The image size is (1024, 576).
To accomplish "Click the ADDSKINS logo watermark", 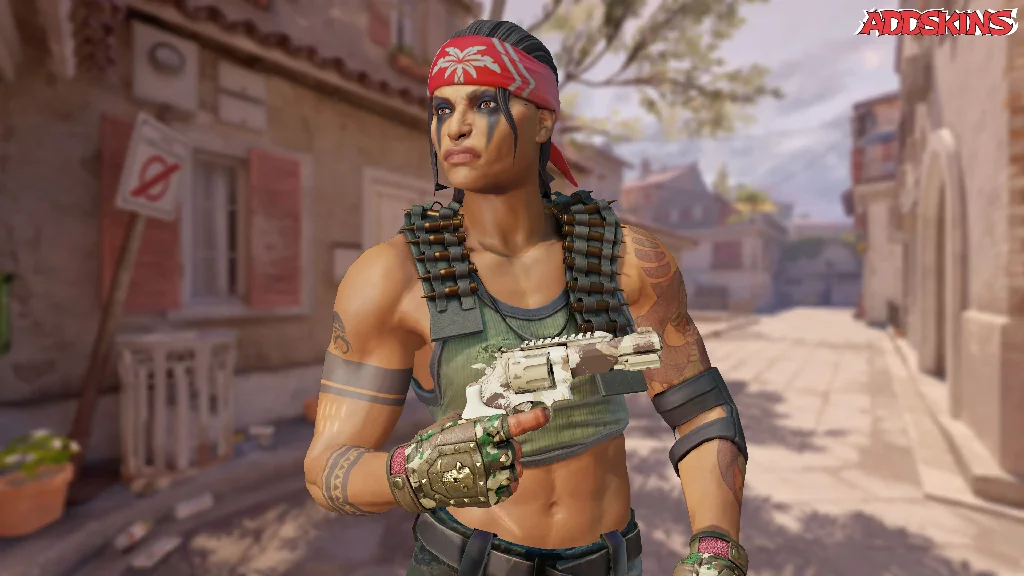I will tap(935, 23).
